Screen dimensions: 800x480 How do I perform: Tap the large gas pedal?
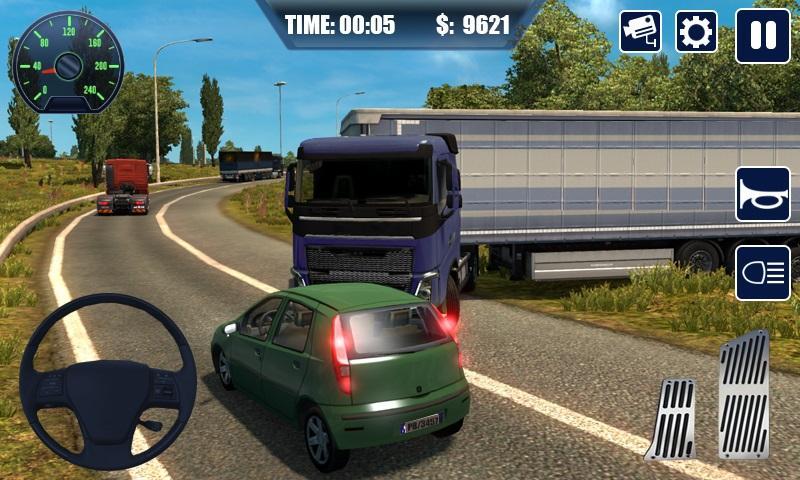tap(744, 394)
